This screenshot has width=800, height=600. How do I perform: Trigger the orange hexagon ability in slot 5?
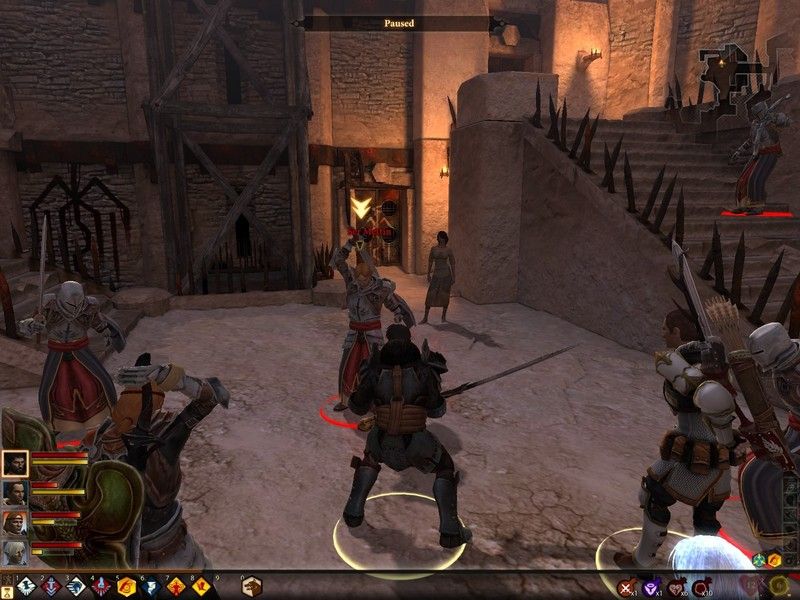click(x=126, y=587)
